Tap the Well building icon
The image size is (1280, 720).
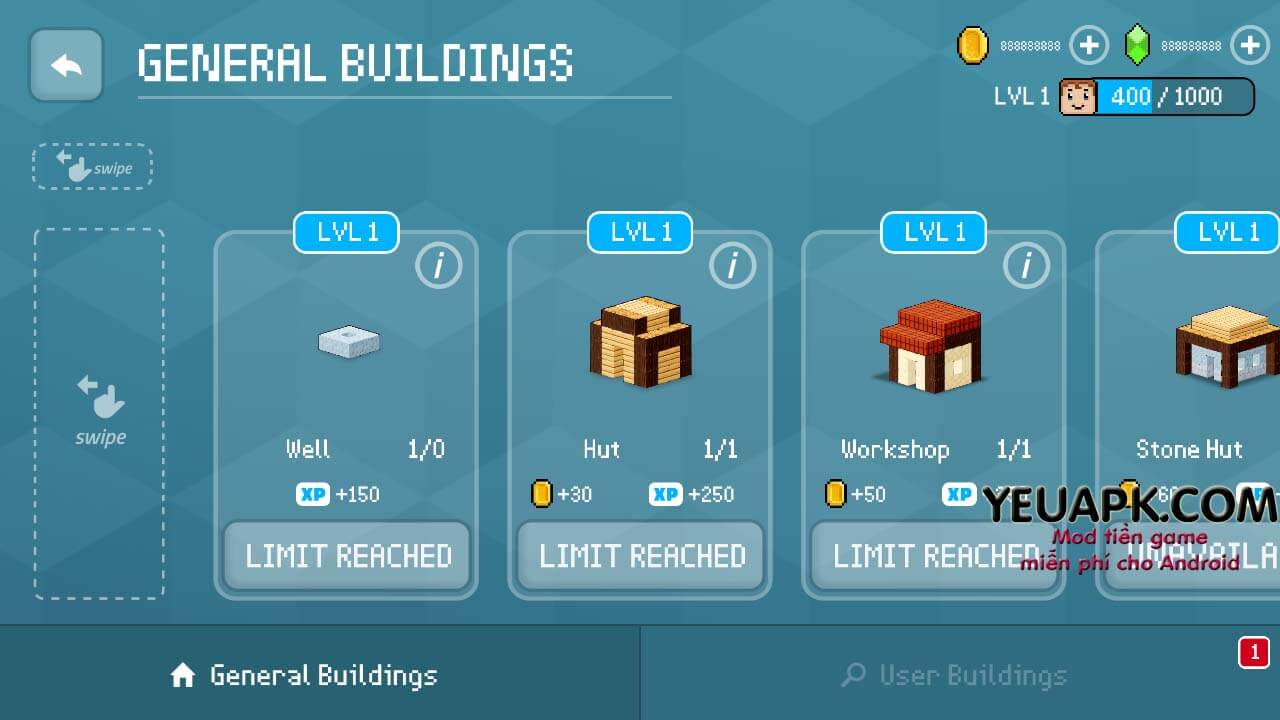click(346, 342)
